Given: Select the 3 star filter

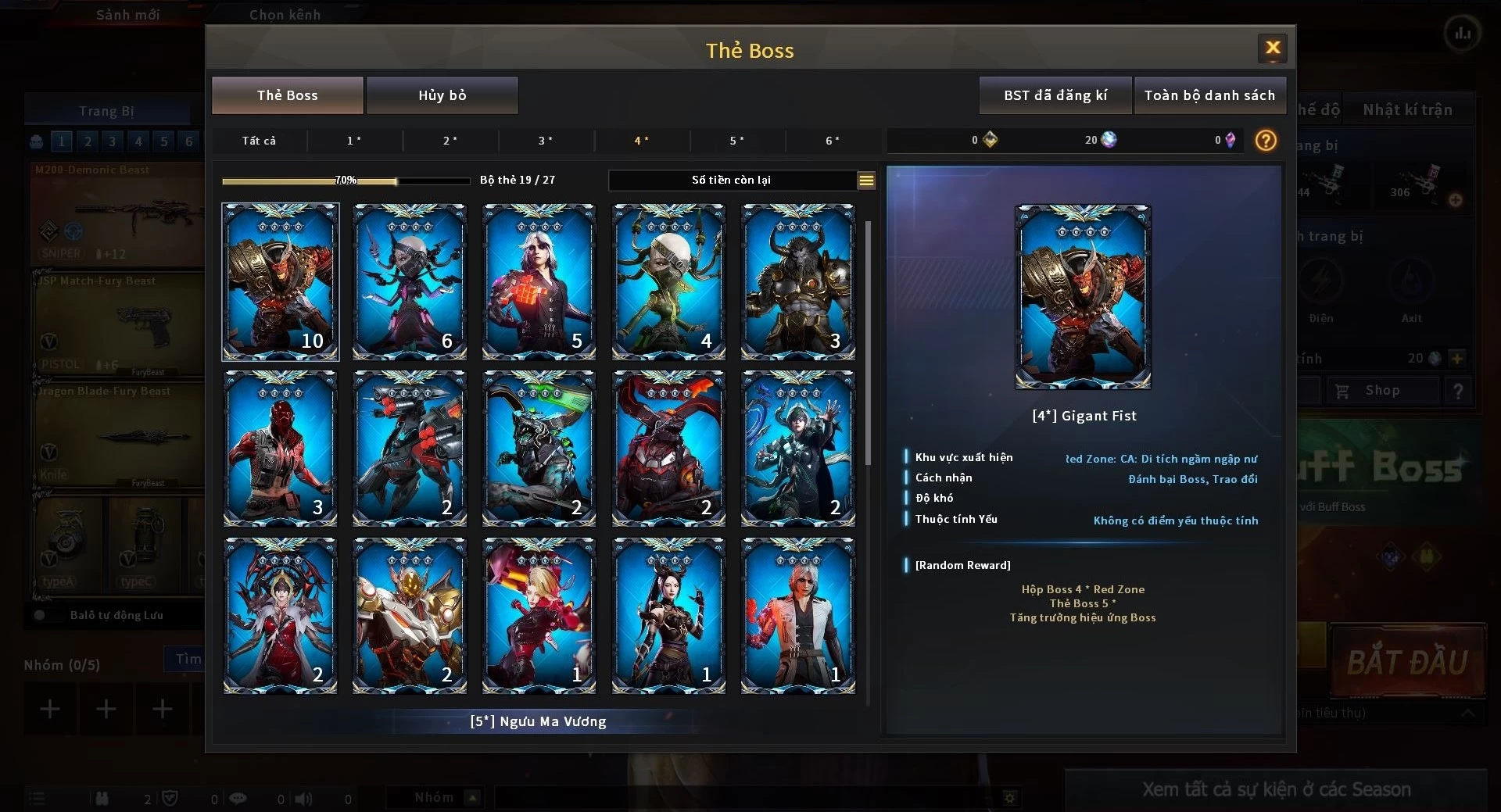Looking at the screenshot, I should (x=546, y=141).
